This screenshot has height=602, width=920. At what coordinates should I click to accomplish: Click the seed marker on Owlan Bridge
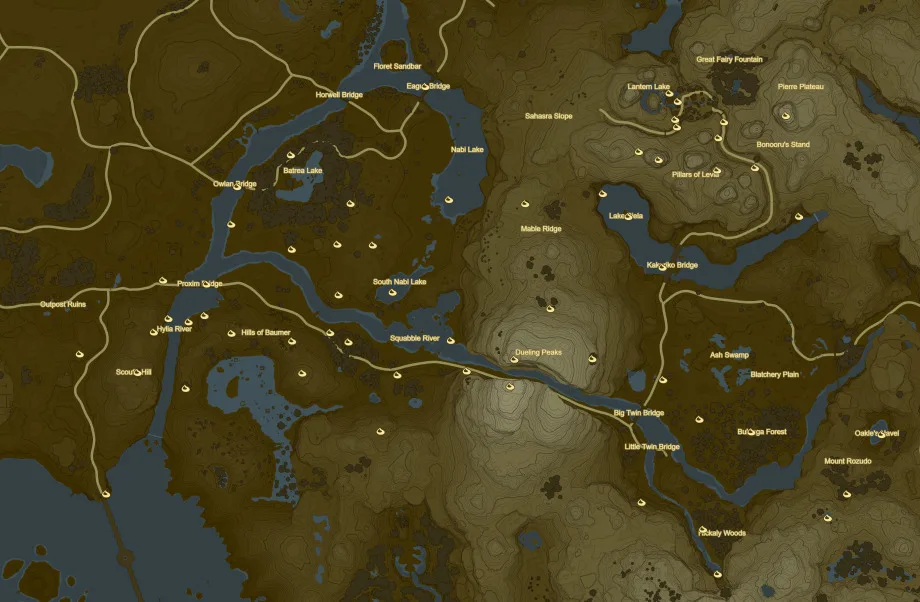[238, 185]
